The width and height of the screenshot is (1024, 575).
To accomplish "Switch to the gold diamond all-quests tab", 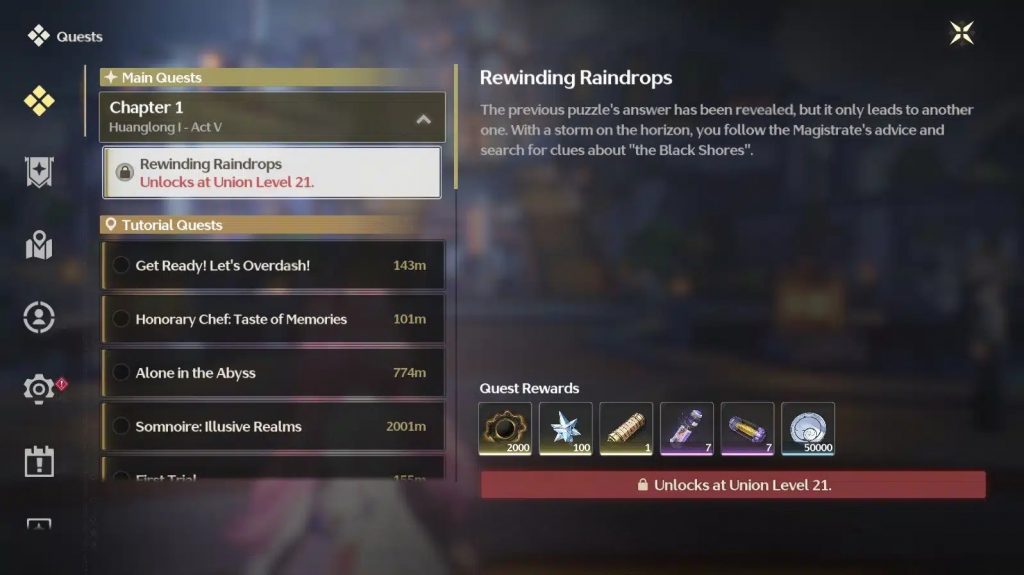I will pyautogui.click(x=39, y=101).
